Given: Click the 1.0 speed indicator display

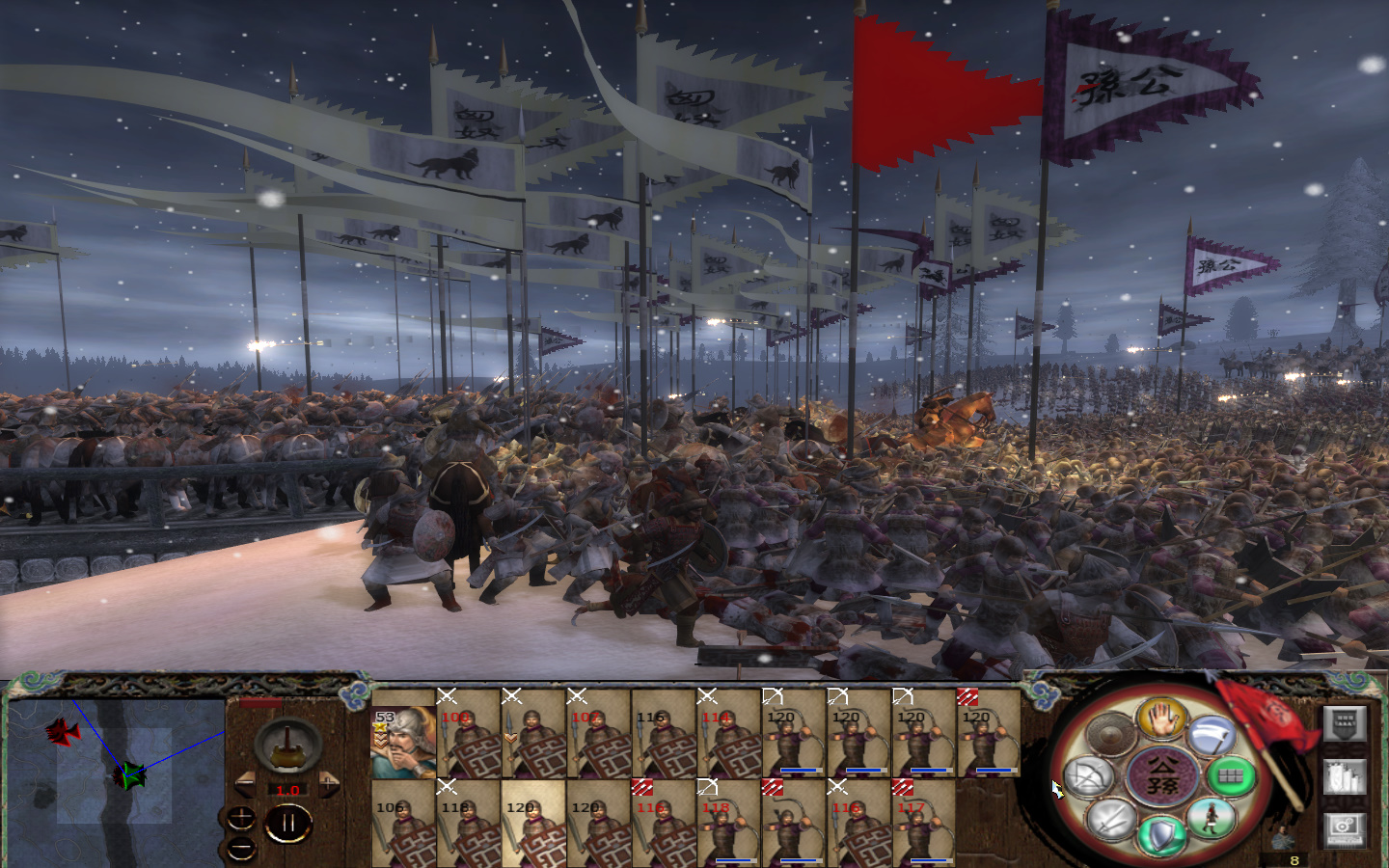Looking at the screenshot, I should coord(287,791).
